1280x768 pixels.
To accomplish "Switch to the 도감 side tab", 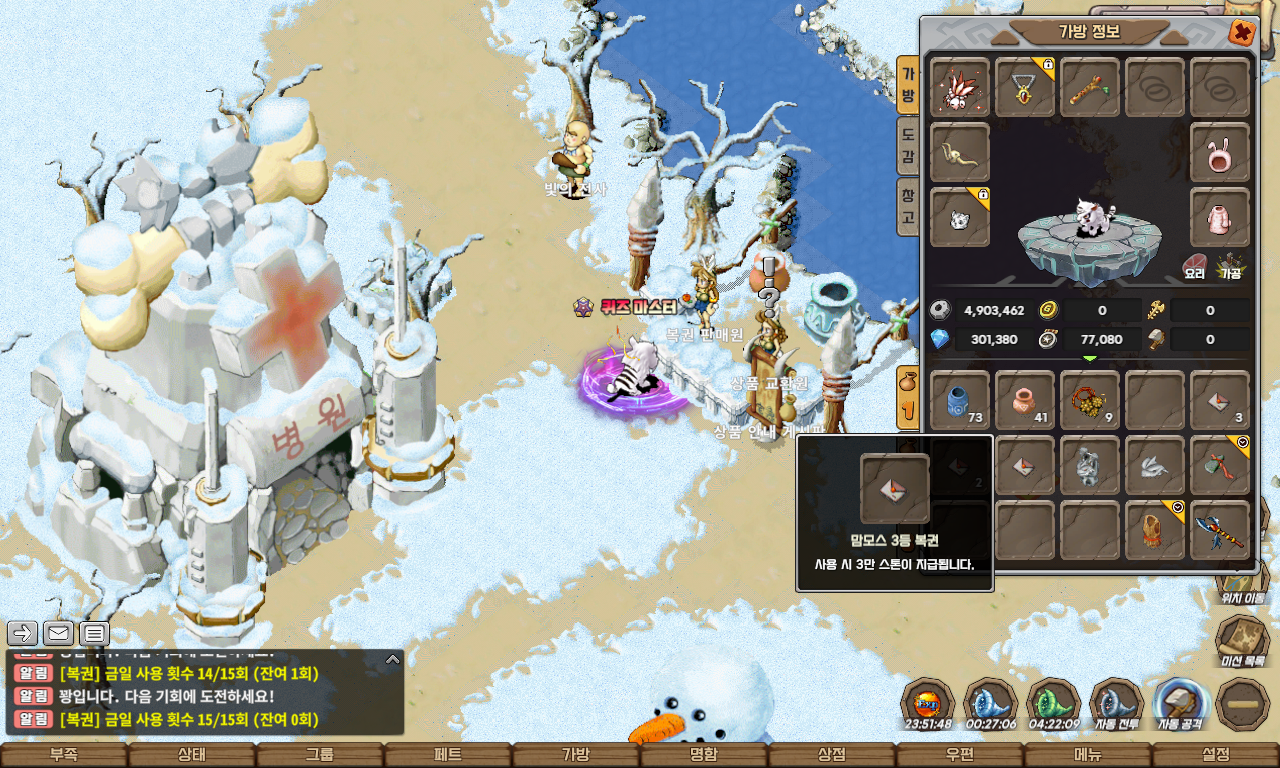I will pos(908,145).
